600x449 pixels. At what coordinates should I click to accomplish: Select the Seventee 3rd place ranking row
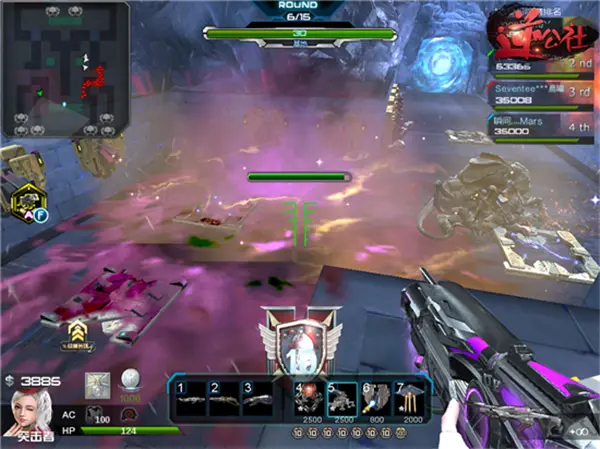536,94
